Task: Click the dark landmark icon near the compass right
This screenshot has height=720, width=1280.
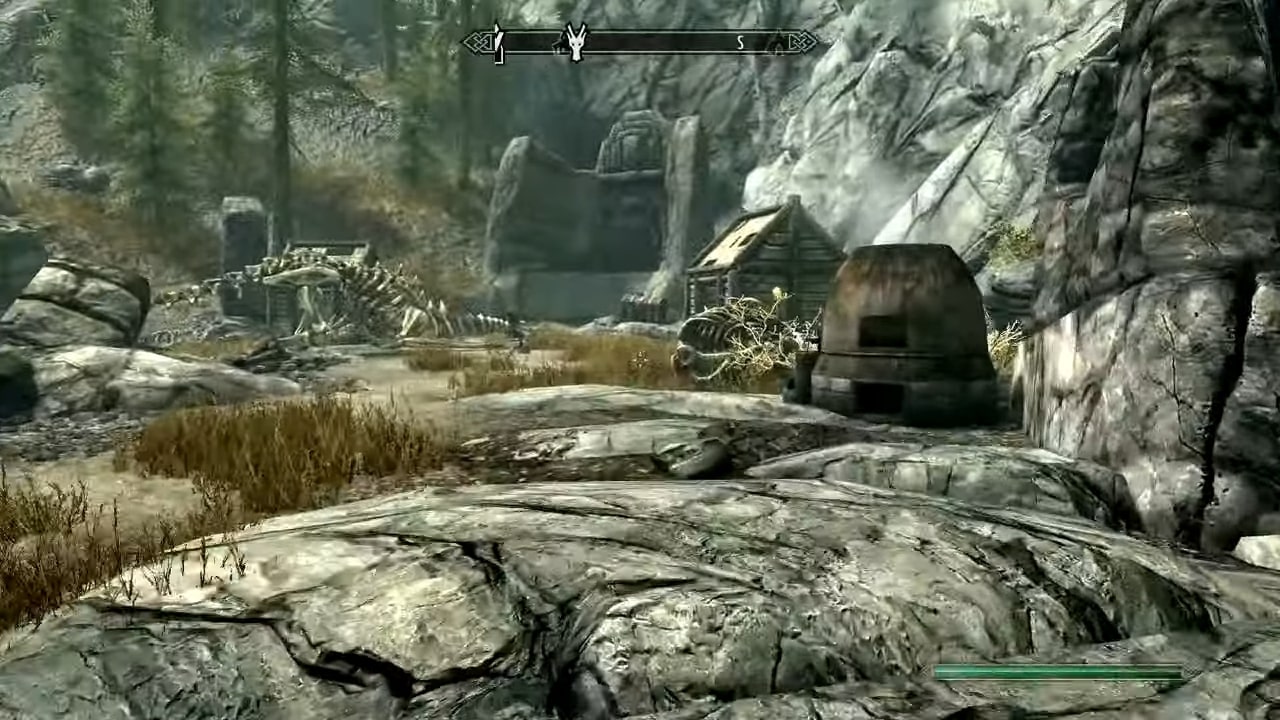Action: (x=778, y=45)
